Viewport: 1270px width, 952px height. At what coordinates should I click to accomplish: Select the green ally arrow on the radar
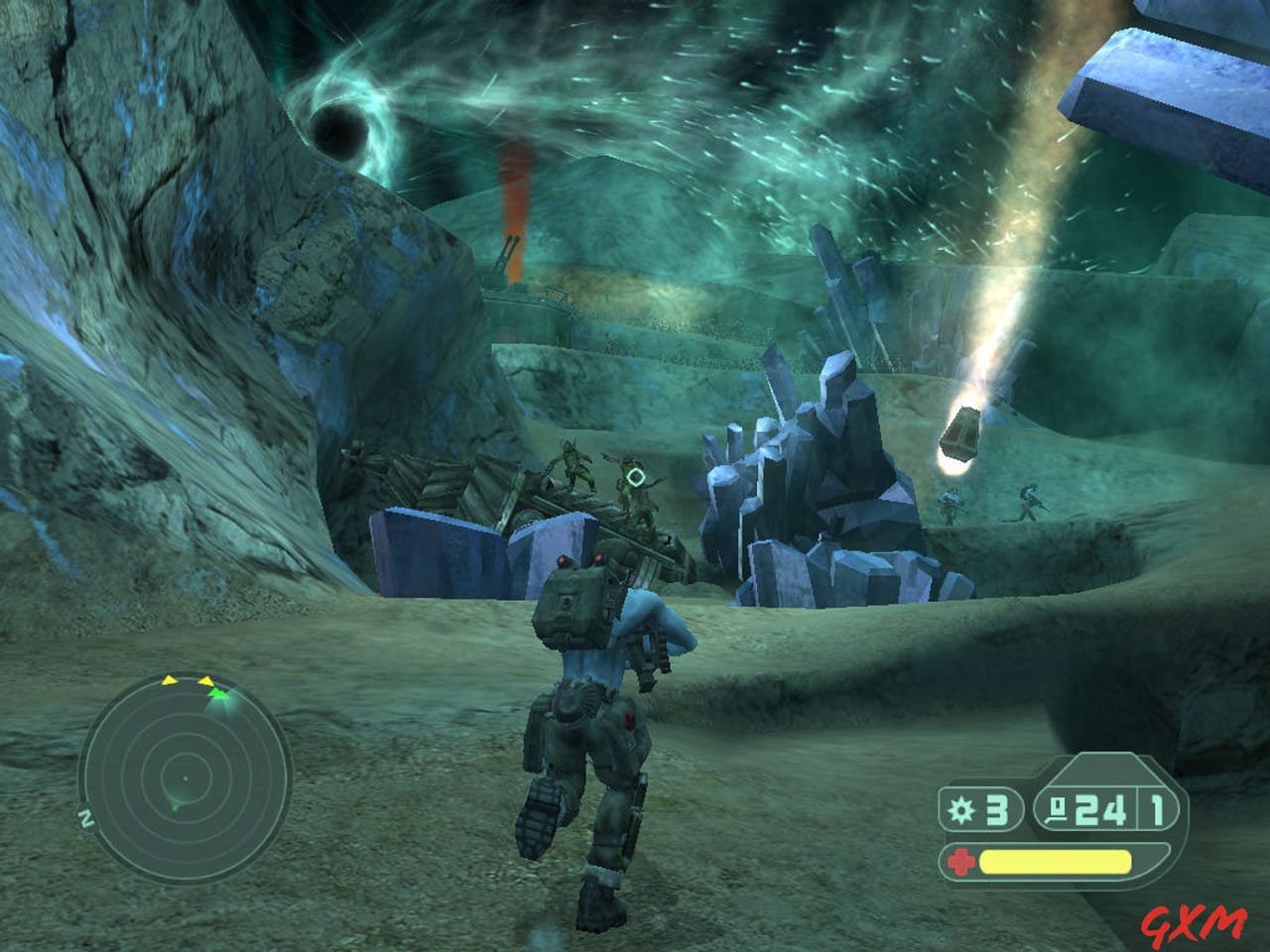point(217,693)
